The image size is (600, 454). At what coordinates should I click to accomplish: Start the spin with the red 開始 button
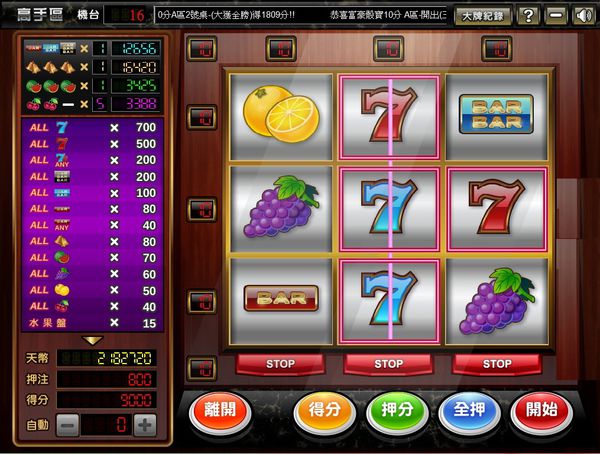[541, 412]
